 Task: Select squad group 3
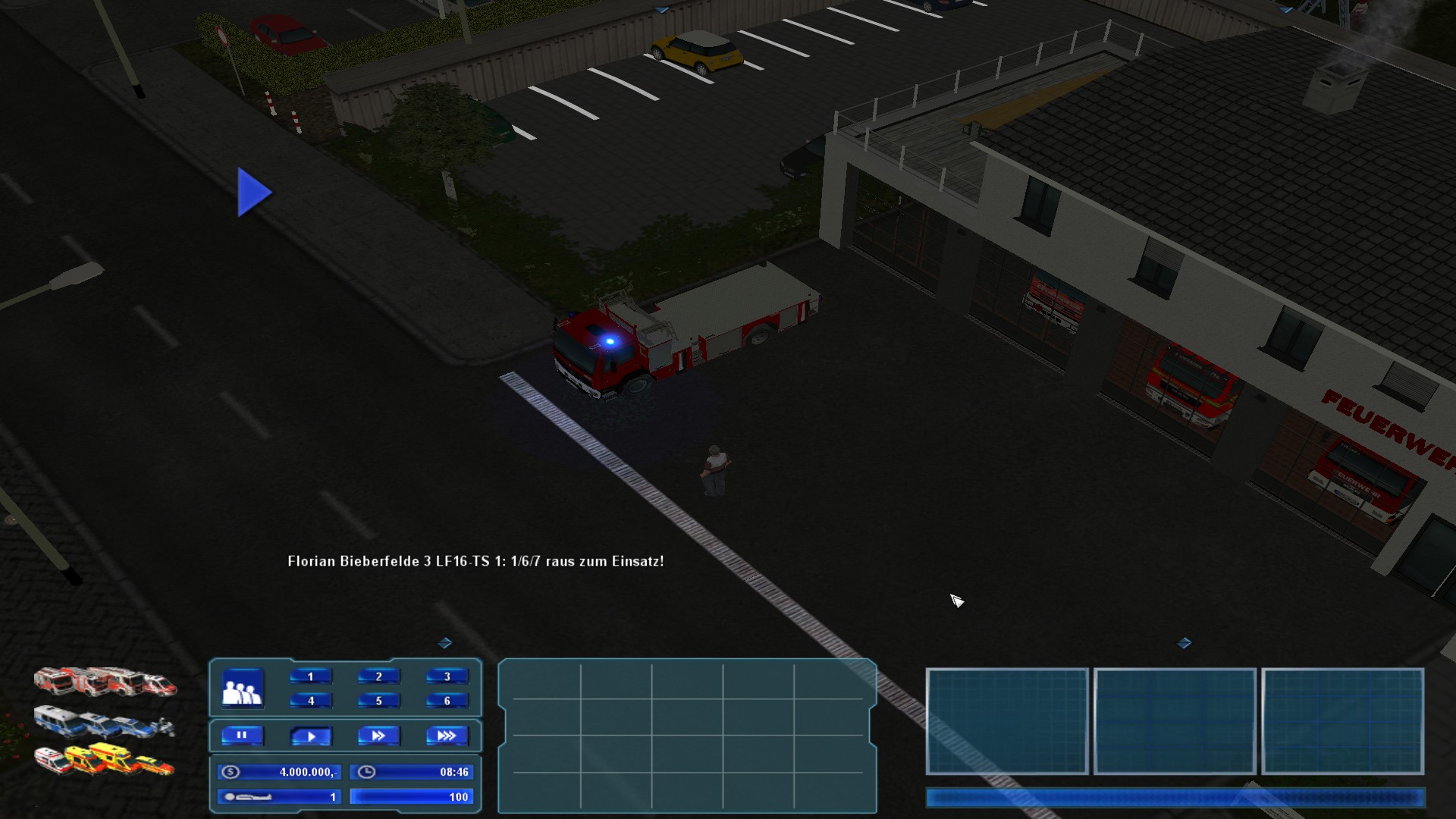pos(447,676)
